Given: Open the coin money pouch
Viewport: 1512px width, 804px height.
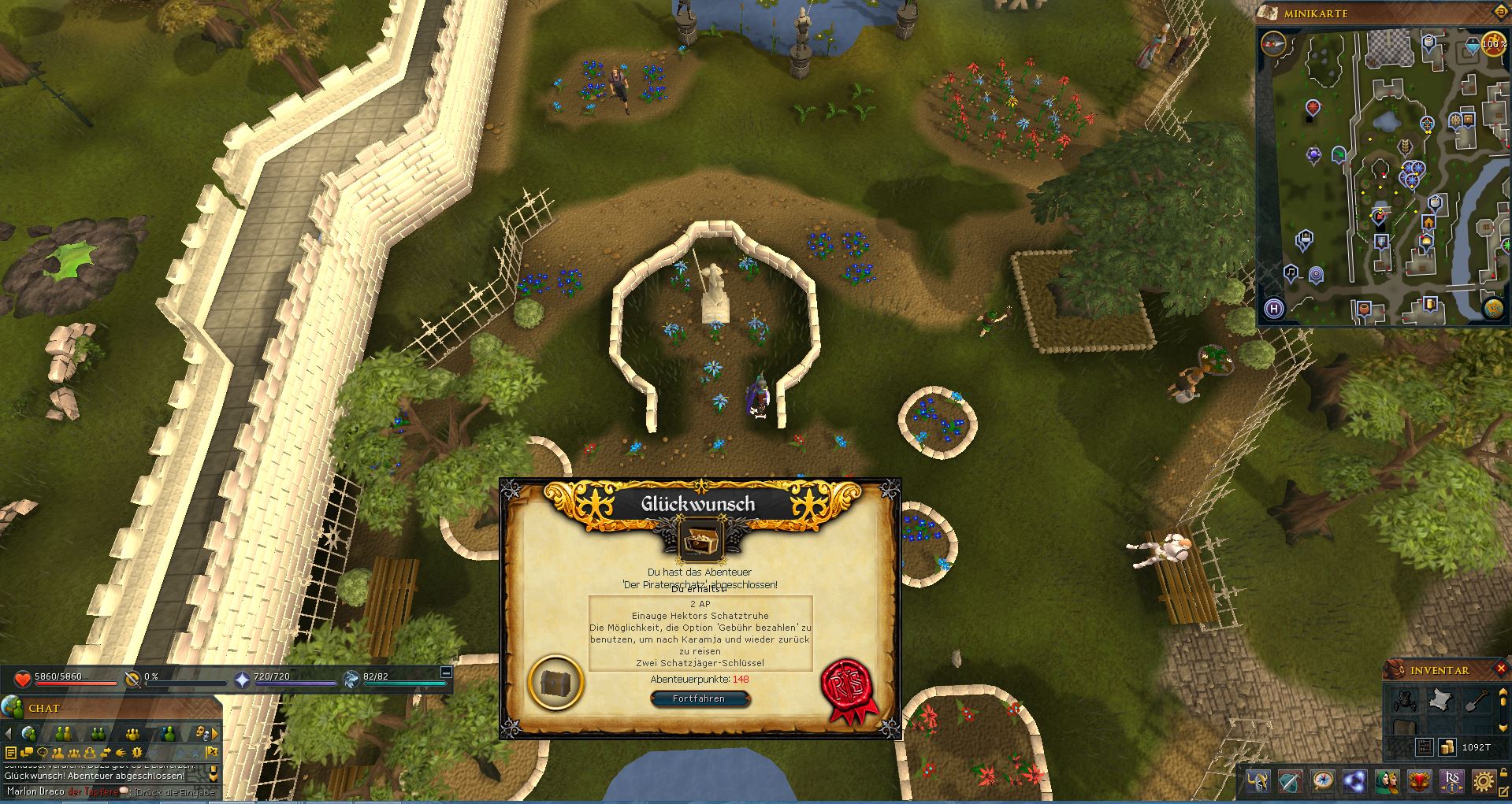Looking at the screenshot, I should 1447,747.
